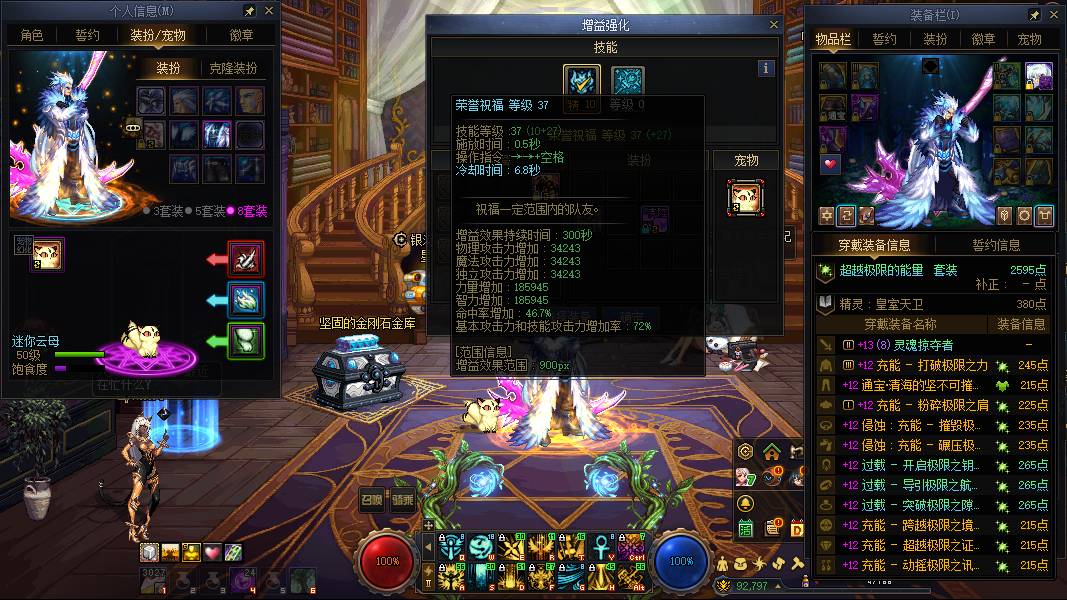Close the 装备栏 window
The height and width of the screenshot is (600, 1067).
(x=1050, y=15)
